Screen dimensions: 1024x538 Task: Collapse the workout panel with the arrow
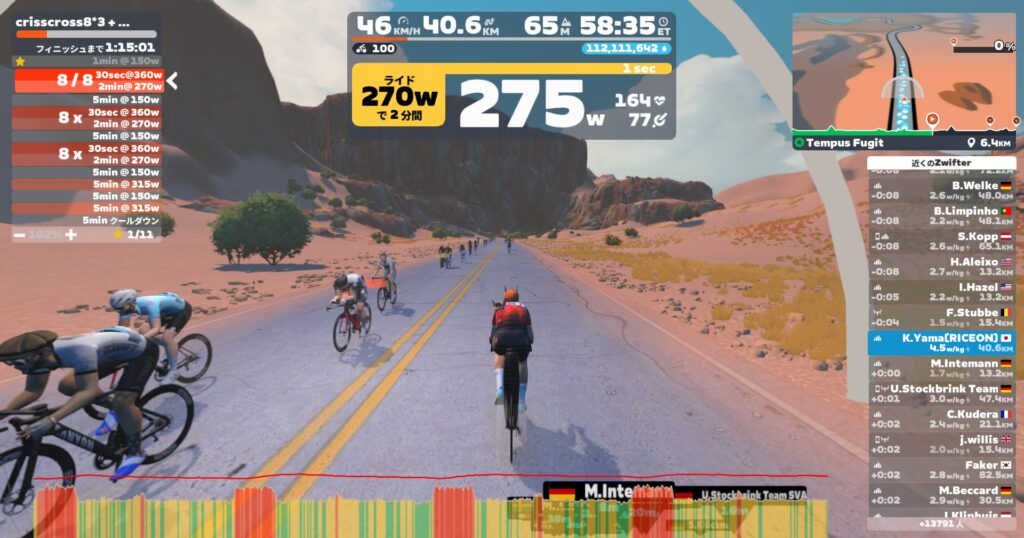pos(172,80)
